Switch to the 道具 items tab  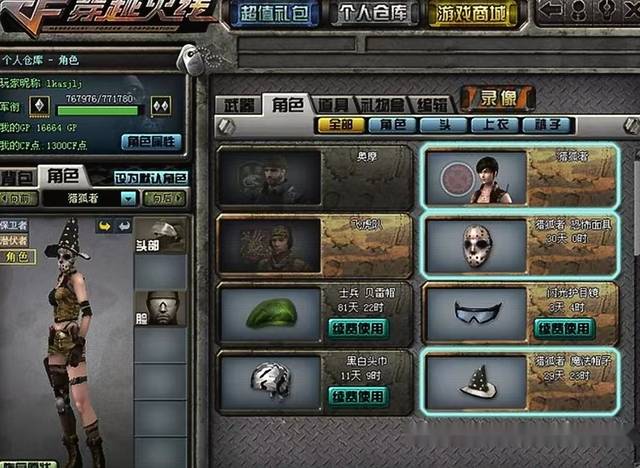coord(335,105)
